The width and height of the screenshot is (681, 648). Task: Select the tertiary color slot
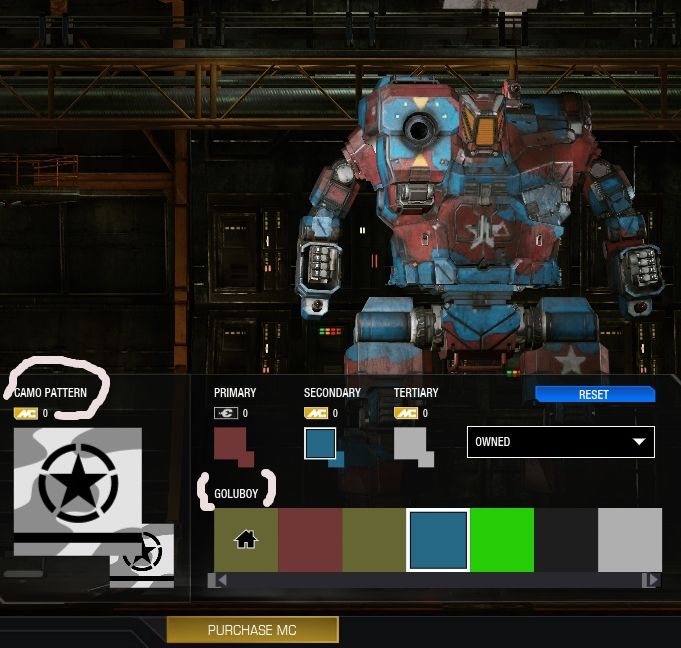pos(410,444)
